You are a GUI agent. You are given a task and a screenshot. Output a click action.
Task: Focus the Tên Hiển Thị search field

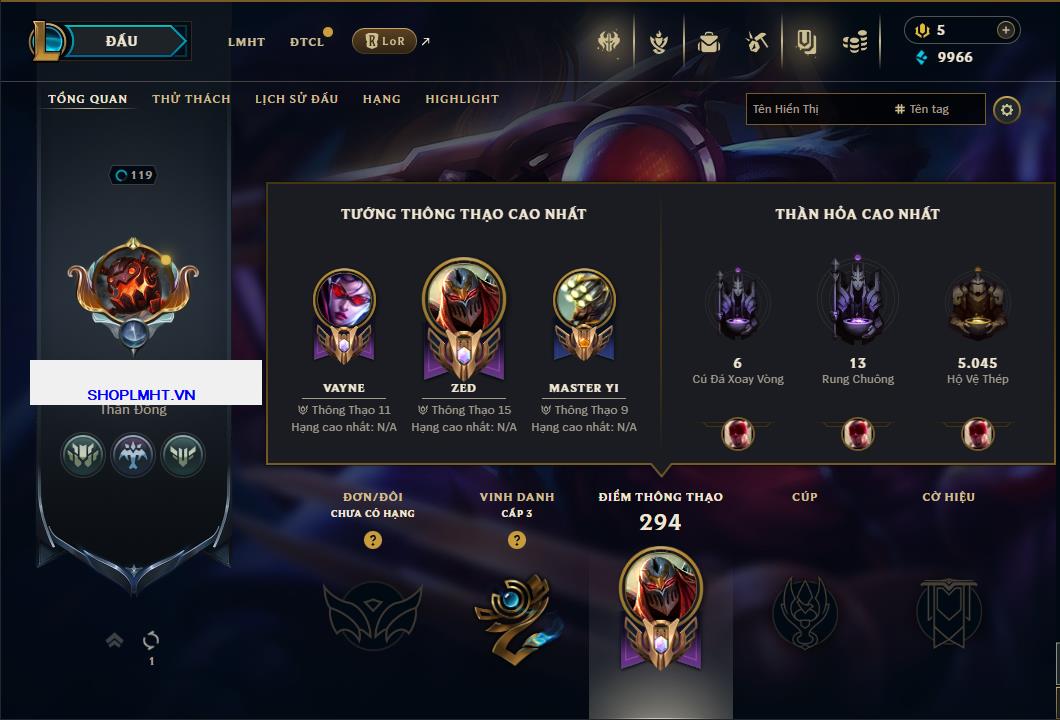[x=815, y=109]
